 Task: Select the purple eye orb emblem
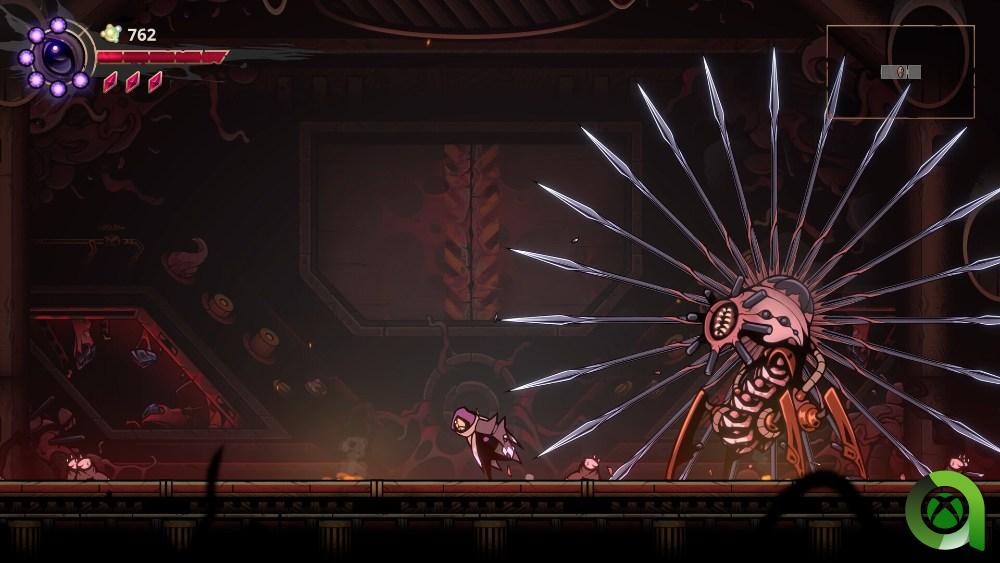(56, 55)
